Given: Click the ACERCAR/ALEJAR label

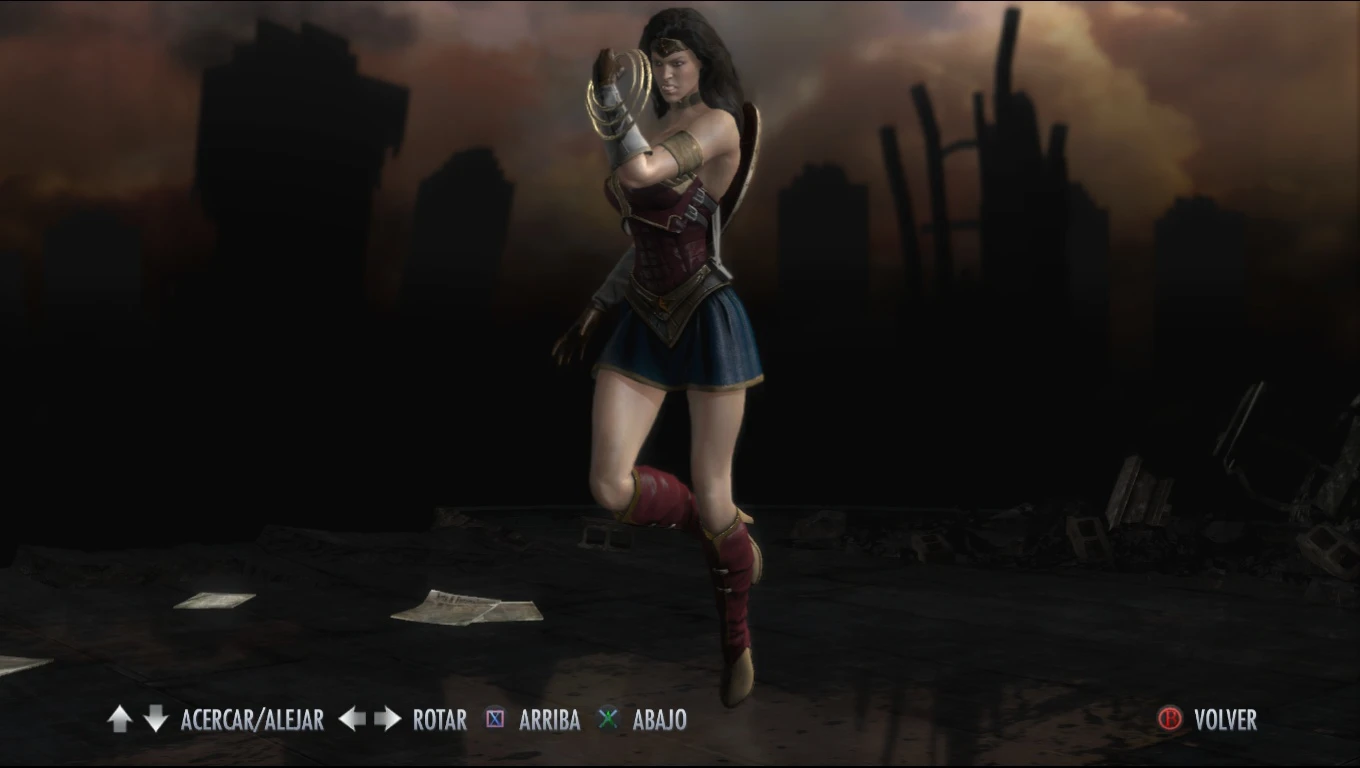Looking at the screenshot, I should coord(251,719).
